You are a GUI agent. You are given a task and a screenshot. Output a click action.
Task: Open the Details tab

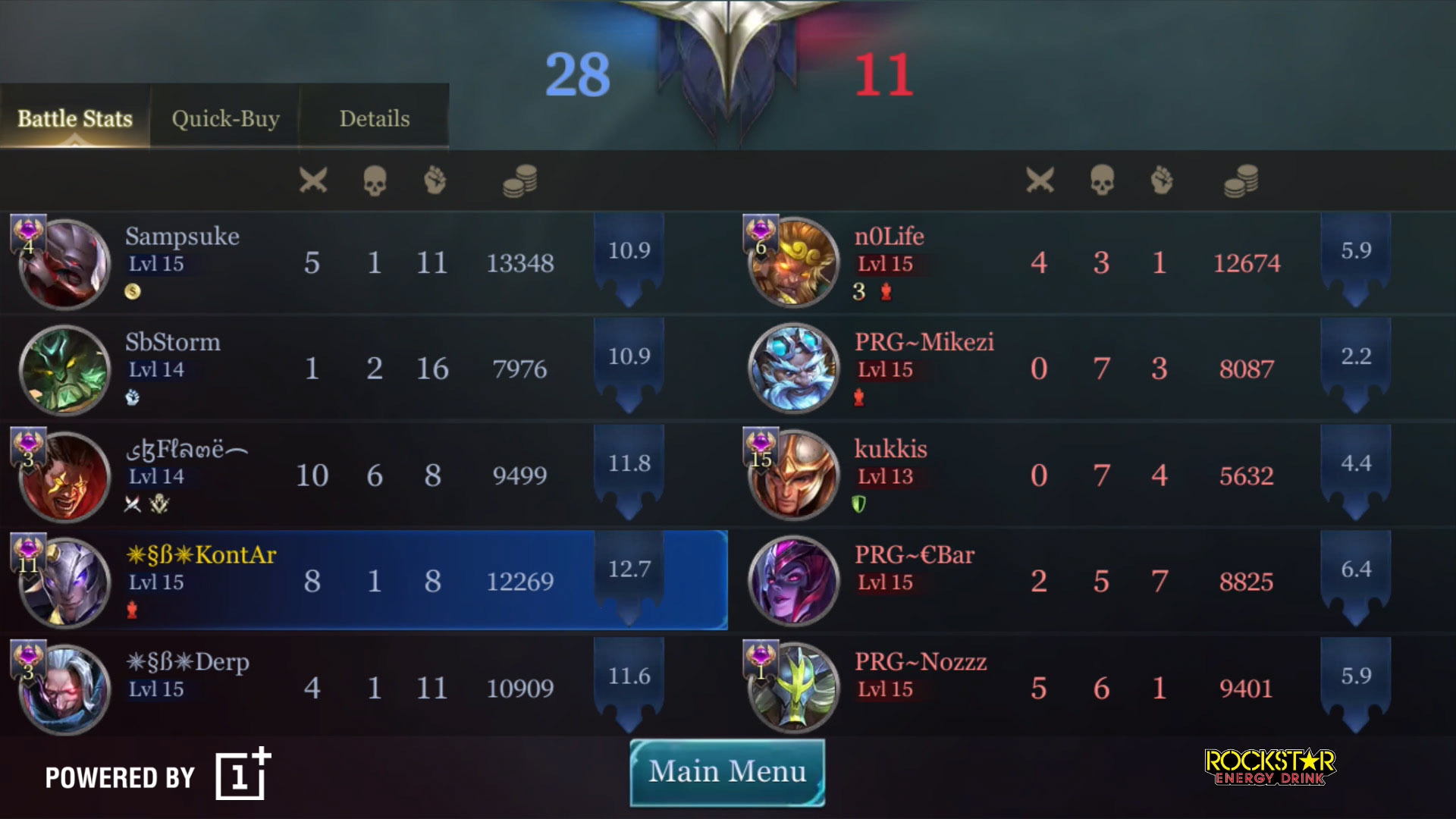[x=374, y=119]
